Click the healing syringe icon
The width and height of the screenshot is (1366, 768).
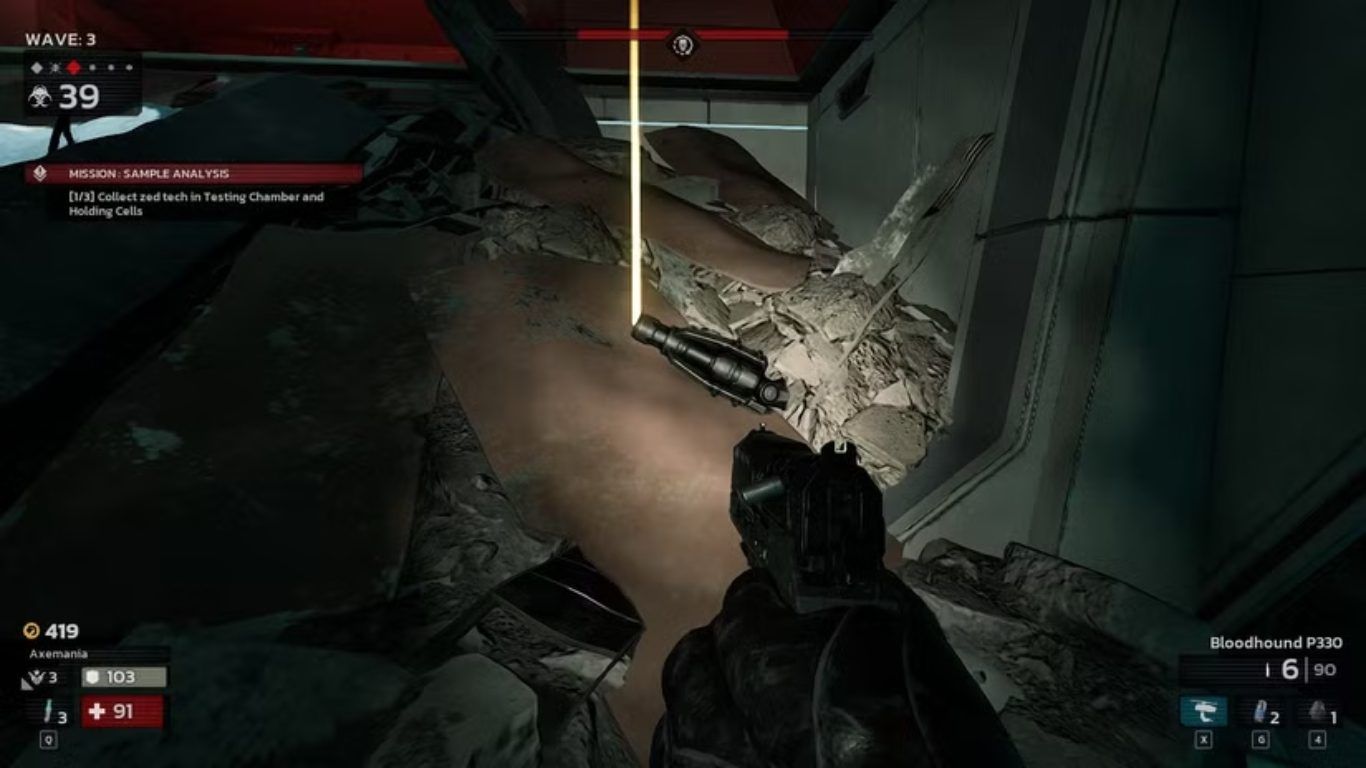(48, 712)
